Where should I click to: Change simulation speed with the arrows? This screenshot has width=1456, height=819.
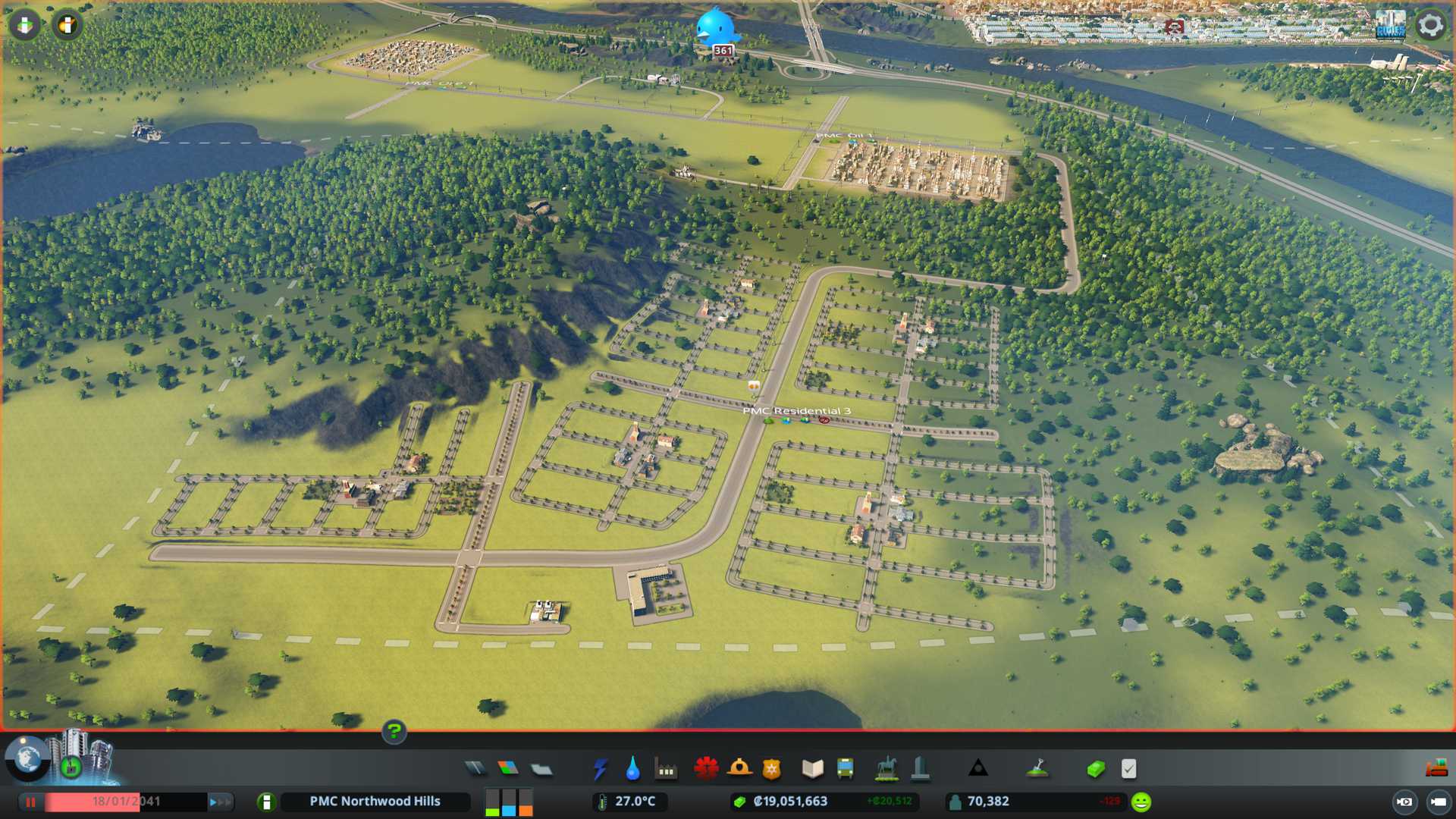(x=219, y=802)
